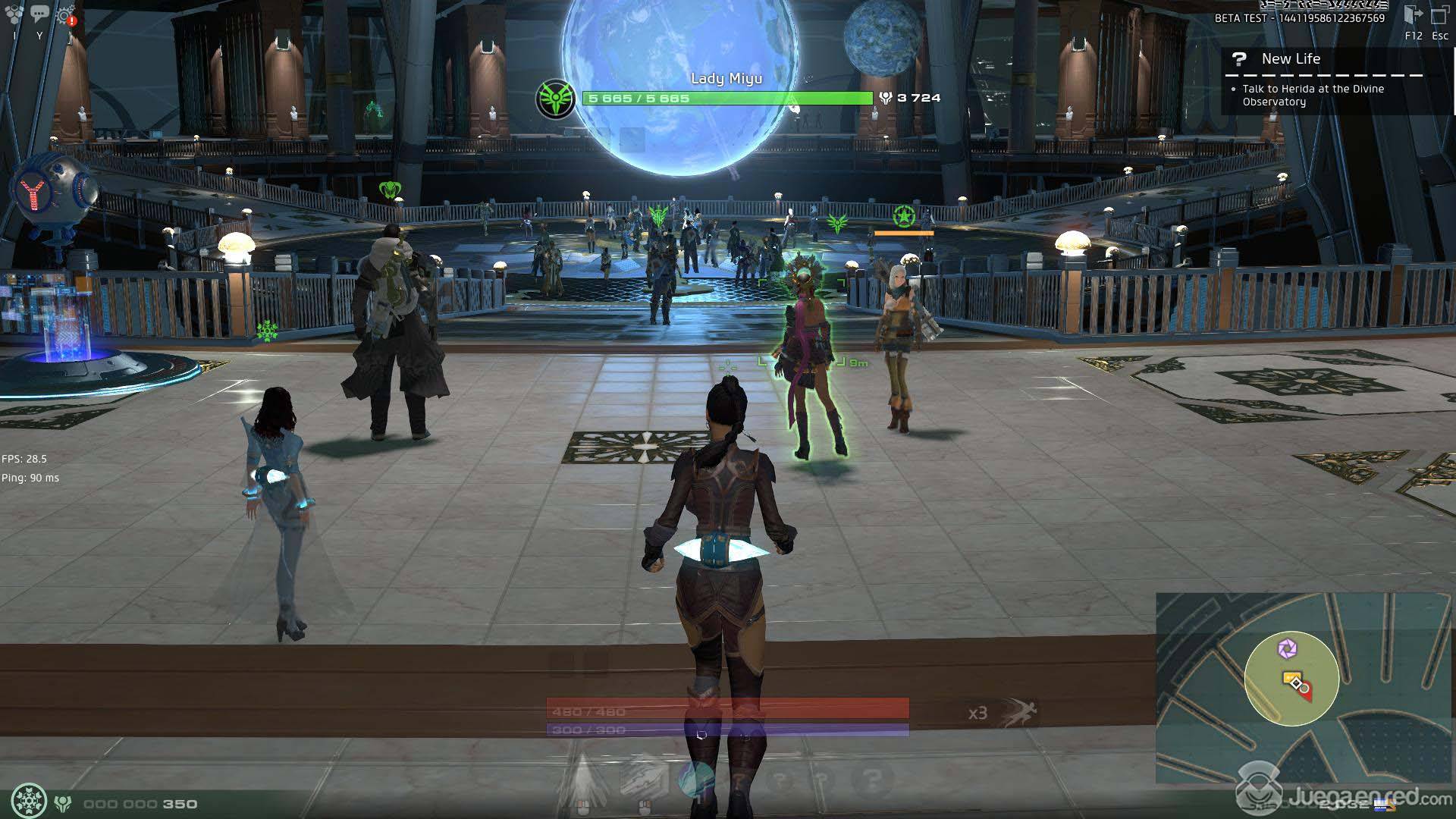The width and height of the screenshot is (1456, 819).
Task: Click the exit door icon
Action: (1414, 15)
